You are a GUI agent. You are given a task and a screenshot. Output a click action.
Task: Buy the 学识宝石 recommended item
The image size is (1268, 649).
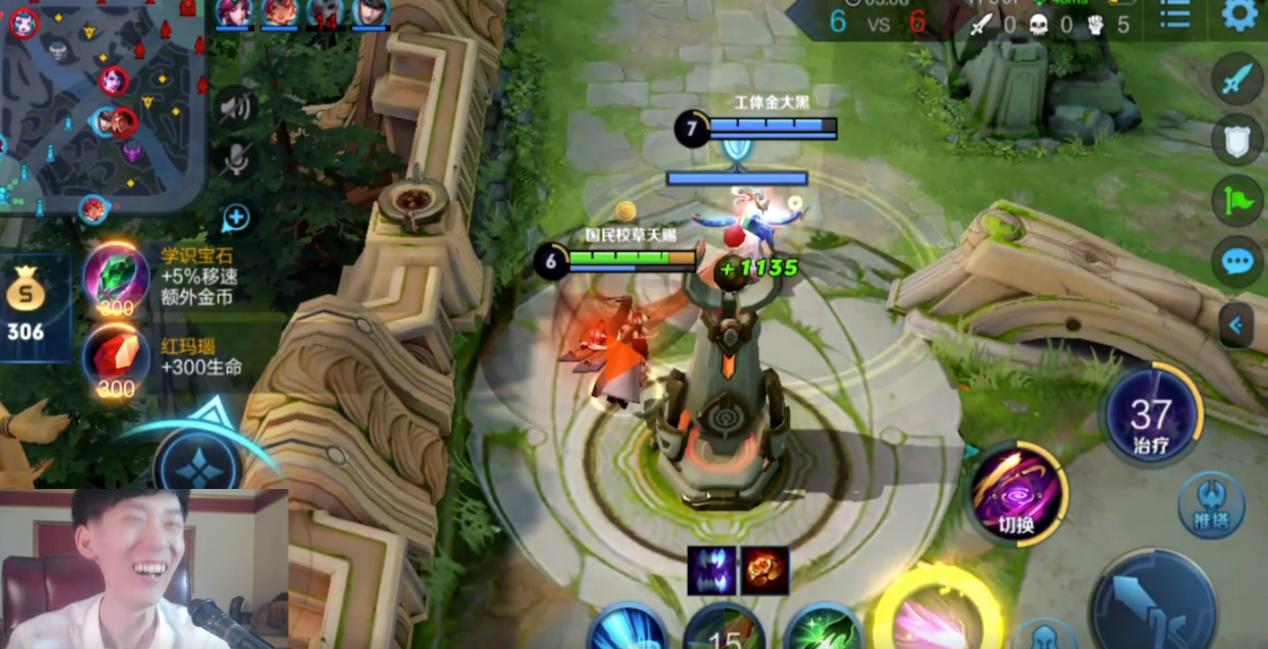pyautogui.click(x=116, y=276)
